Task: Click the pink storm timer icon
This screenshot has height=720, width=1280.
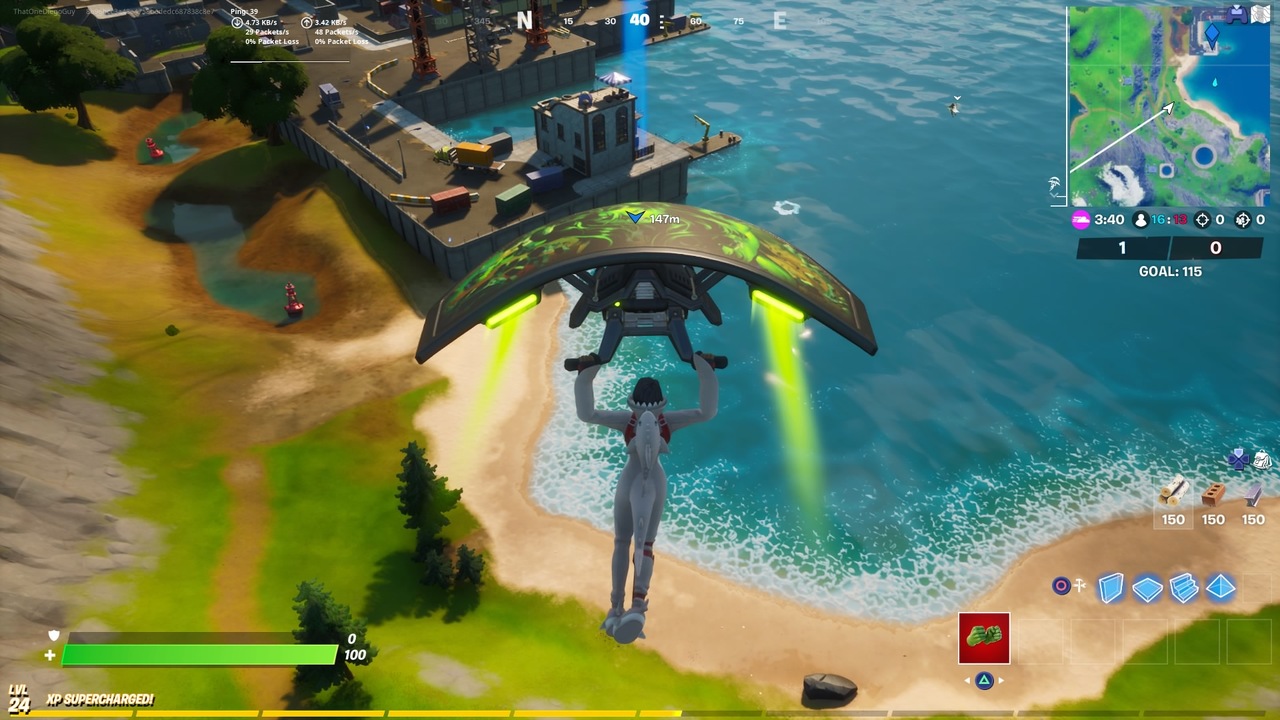Action: (x=1081, y=219)
